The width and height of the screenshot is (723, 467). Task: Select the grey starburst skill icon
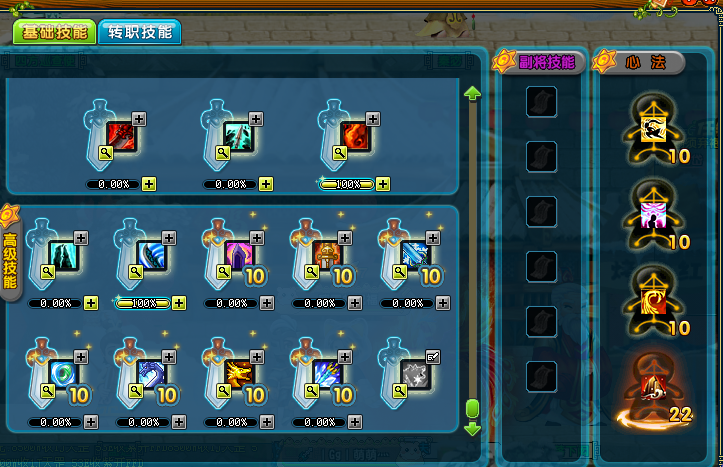point(414,372)
